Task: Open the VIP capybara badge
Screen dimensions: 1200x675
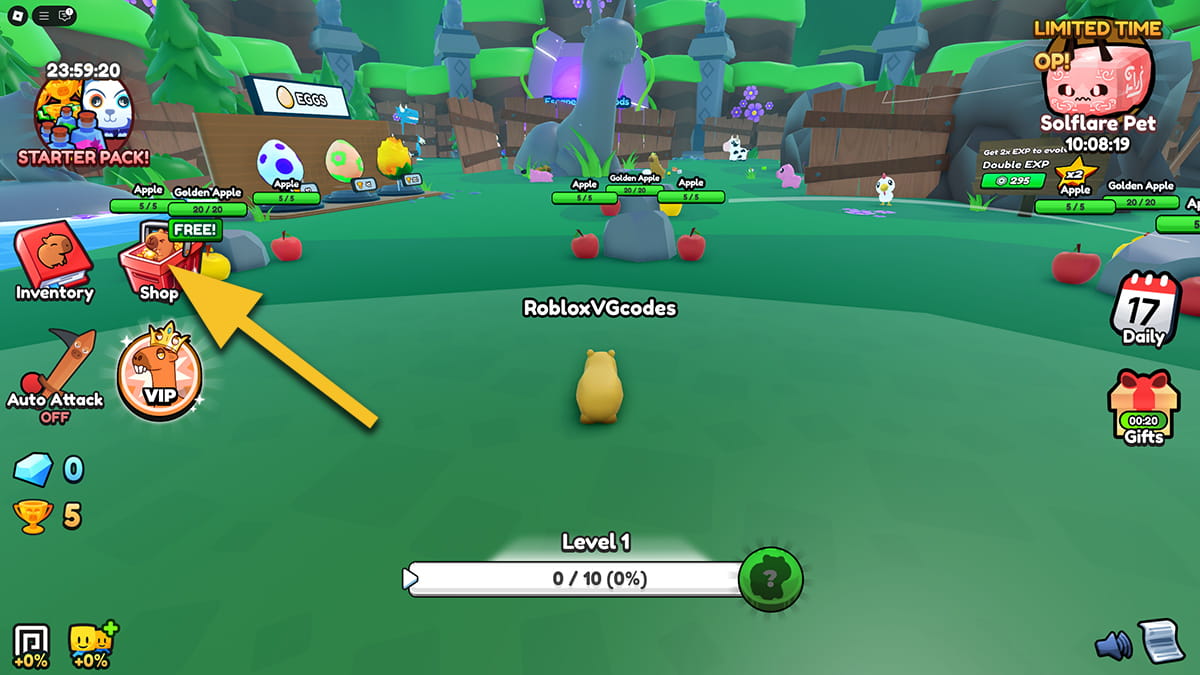Action: coord(159,376)
